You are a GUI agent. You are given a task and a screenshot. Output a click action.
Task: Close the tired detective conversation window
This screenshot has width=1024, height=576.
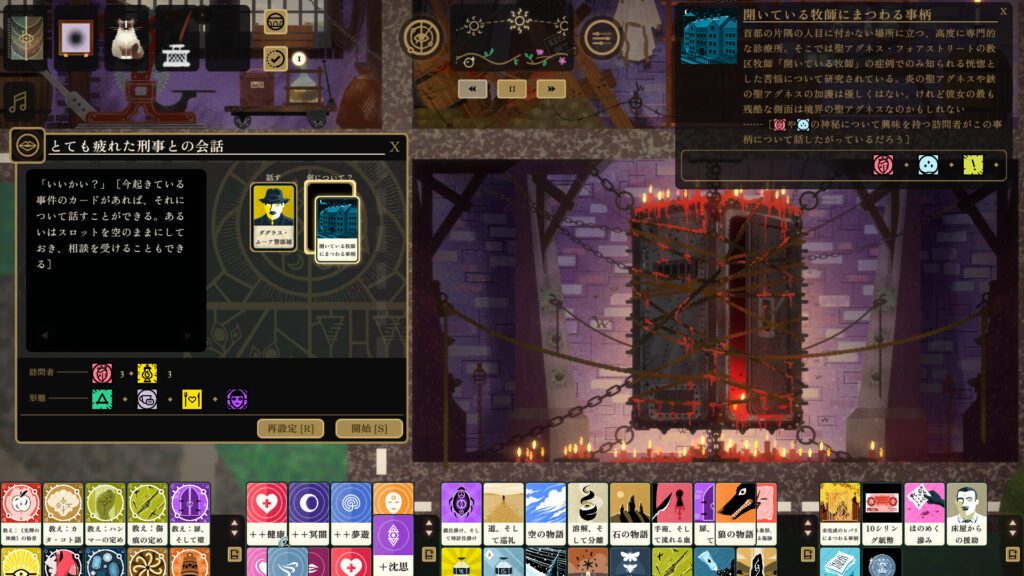click(x=394, y=147)
